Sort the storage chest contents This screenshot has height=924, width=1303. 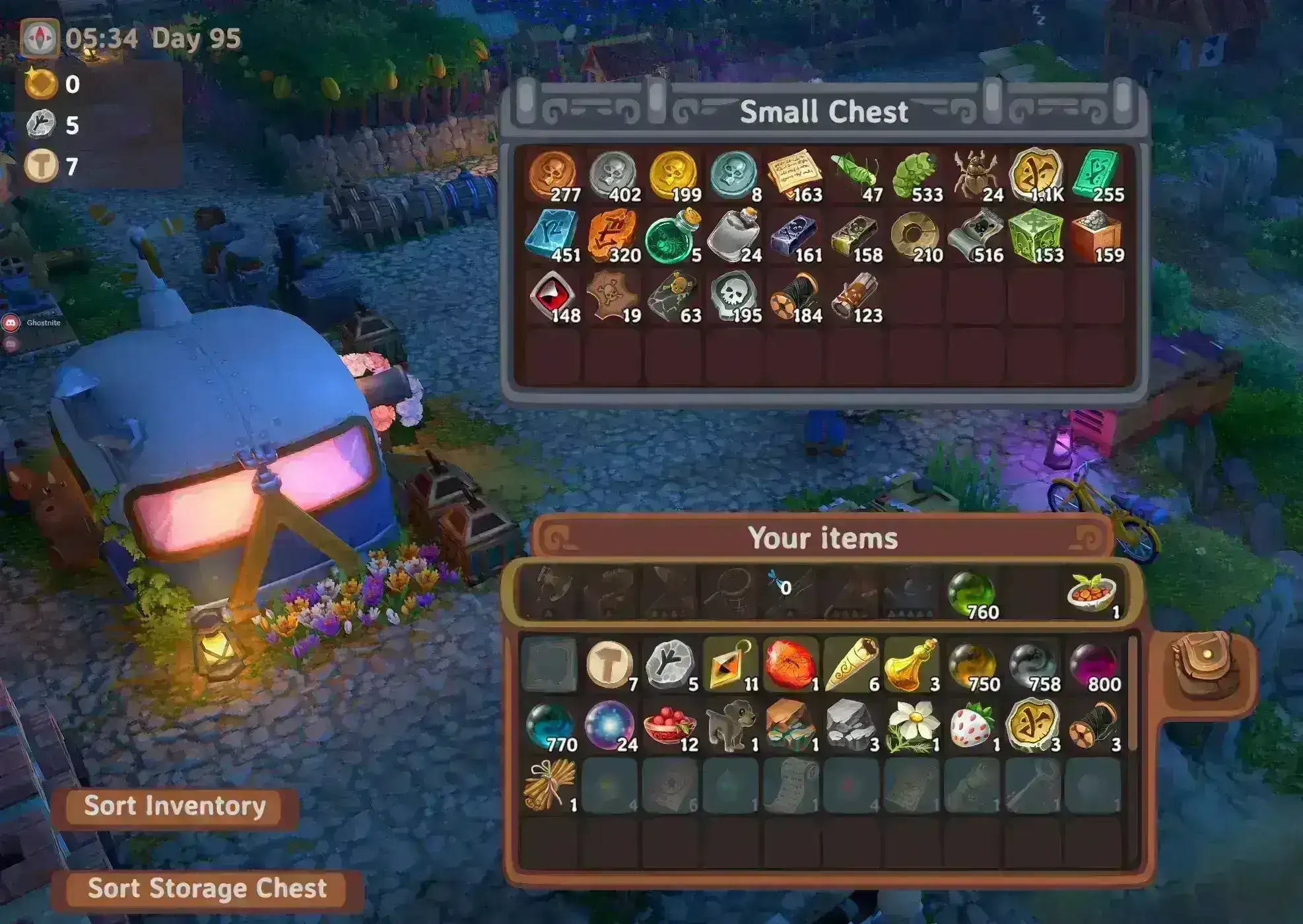point(207,888)
